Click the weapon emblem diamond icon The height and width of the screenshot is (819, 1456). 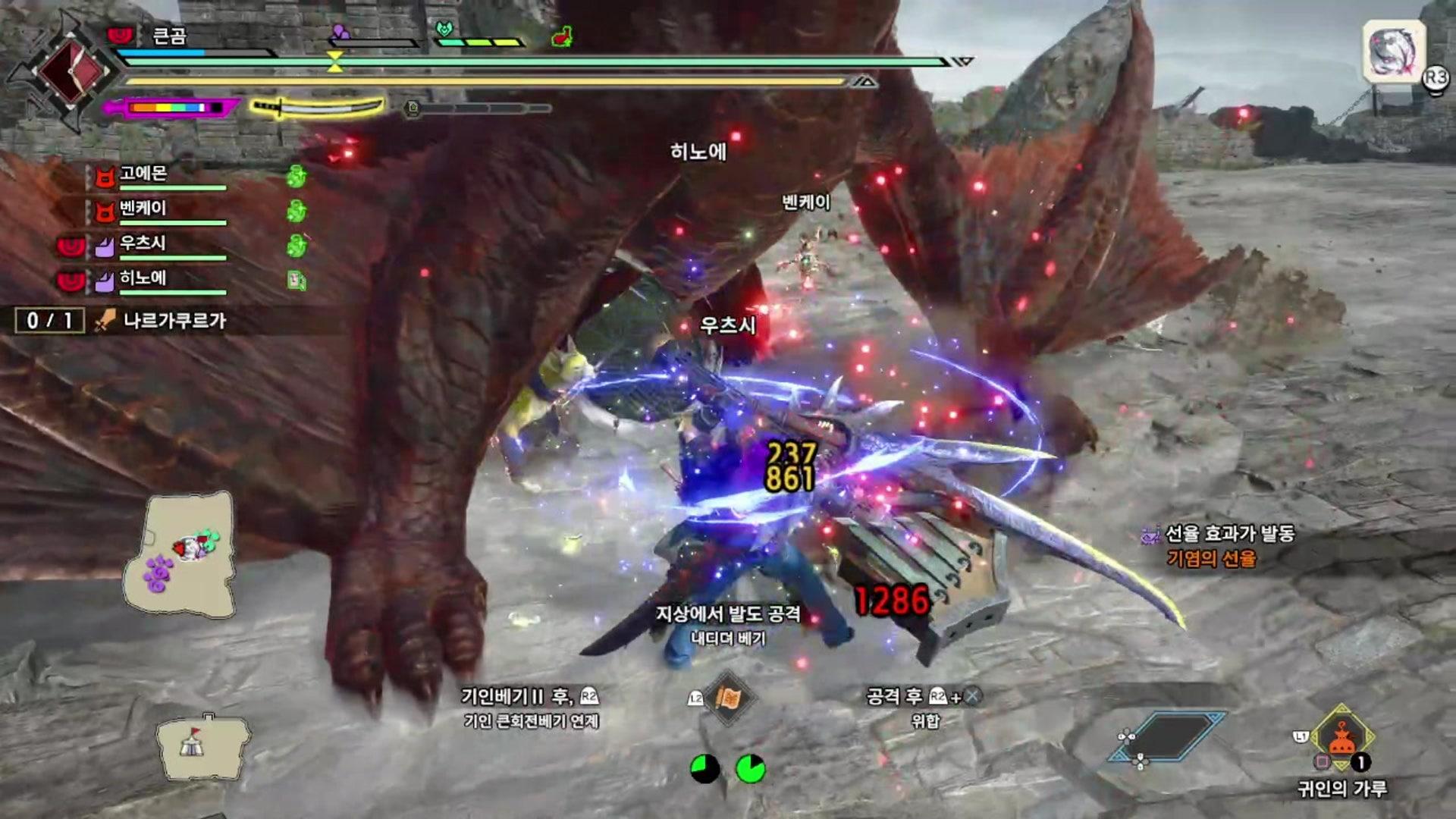[71, 71]
